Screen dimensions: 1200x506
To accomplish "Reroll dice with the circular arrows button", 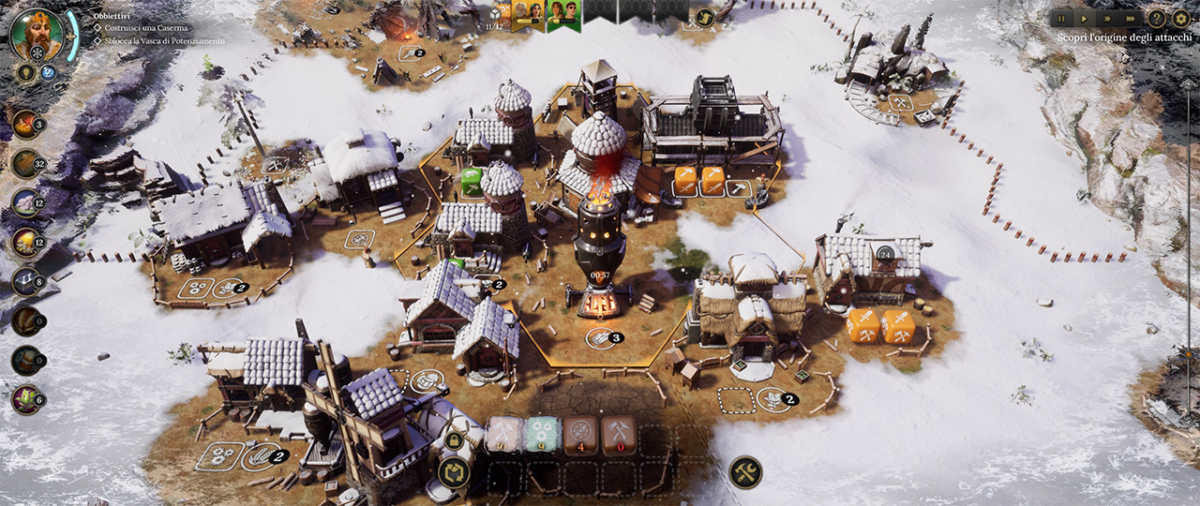I will (x=454, y=472).
